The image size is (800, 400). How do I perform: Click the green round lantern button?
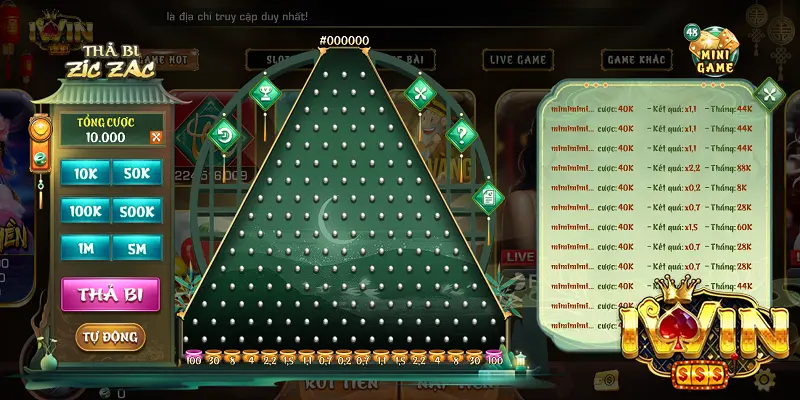40,158
